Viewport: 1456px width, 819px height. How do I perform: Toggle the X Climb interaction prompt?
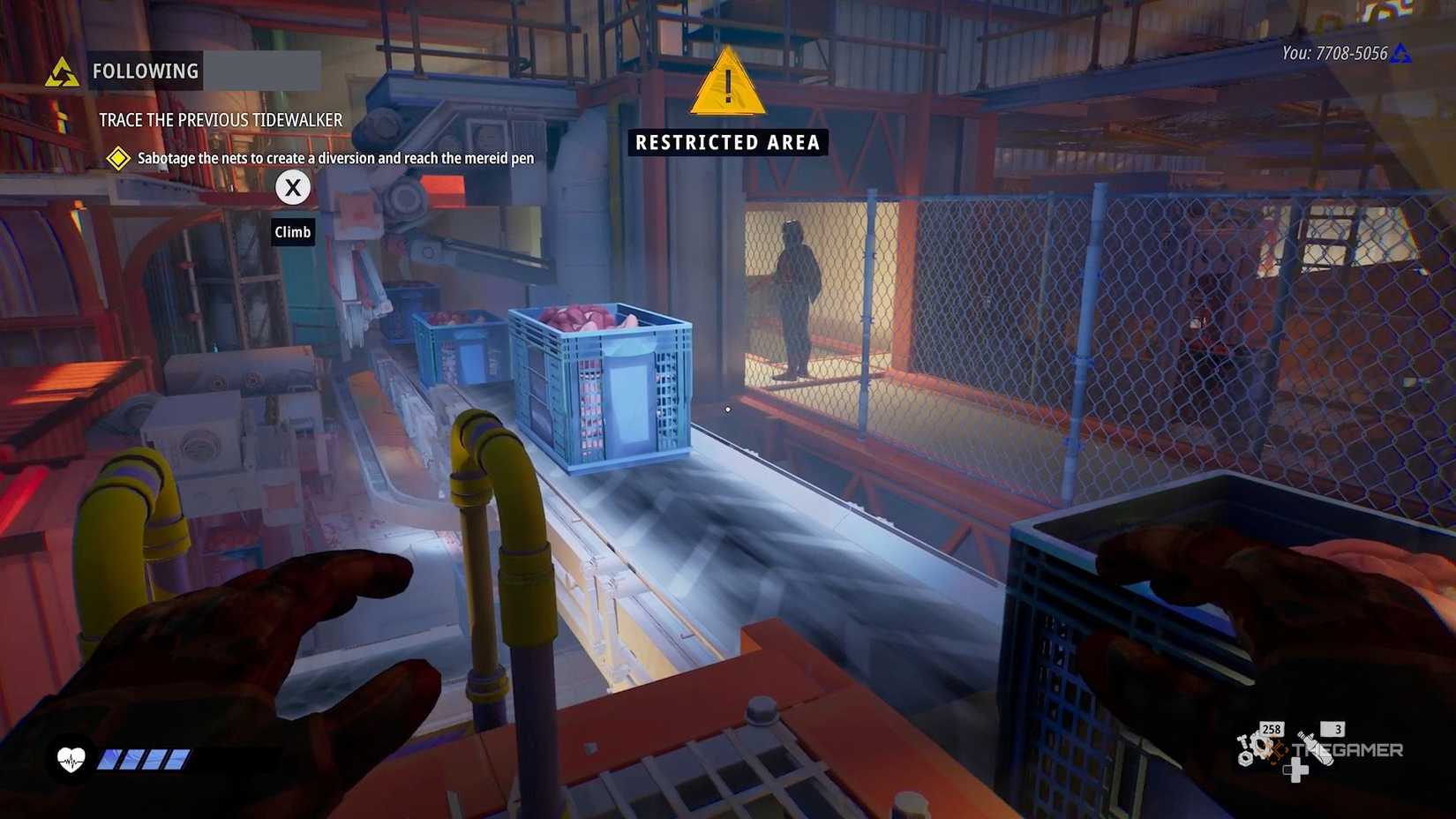tap(292, 187)
